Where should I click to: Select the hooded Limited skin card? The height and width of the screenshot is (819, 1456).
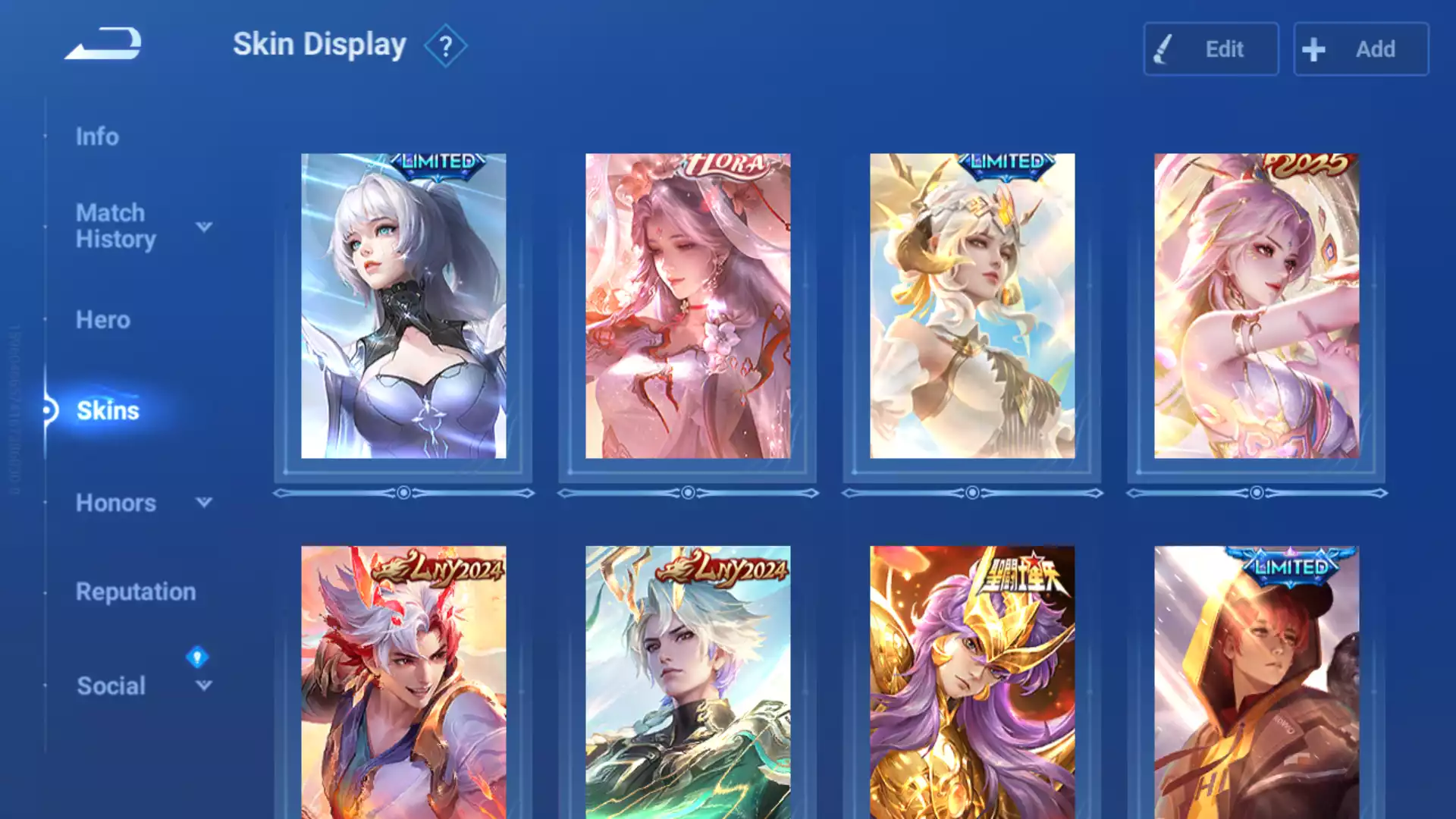click(x=1257, y=682)
